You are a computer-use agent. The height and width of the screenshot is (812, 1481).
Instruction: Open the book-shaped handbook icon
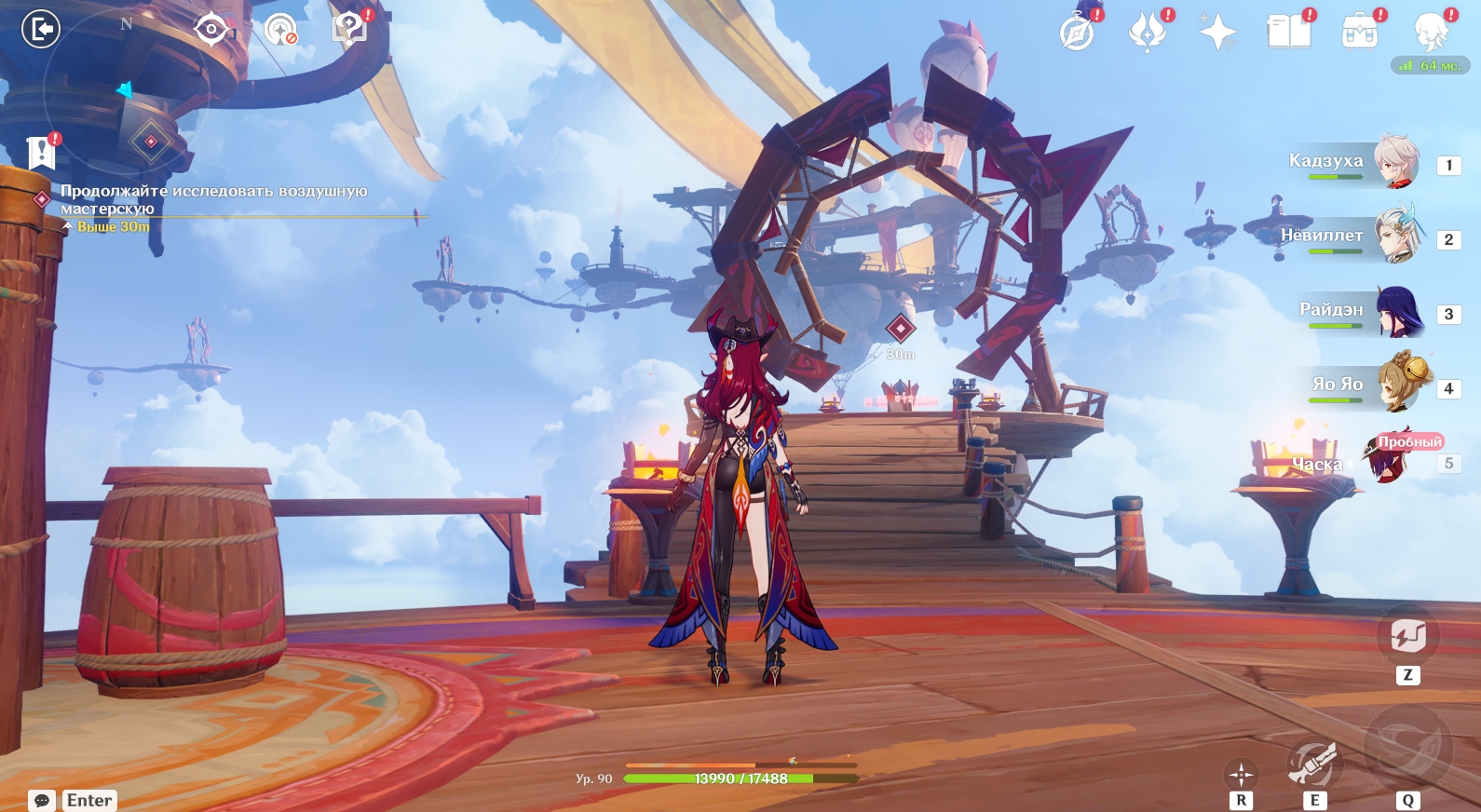point(1288,33)
